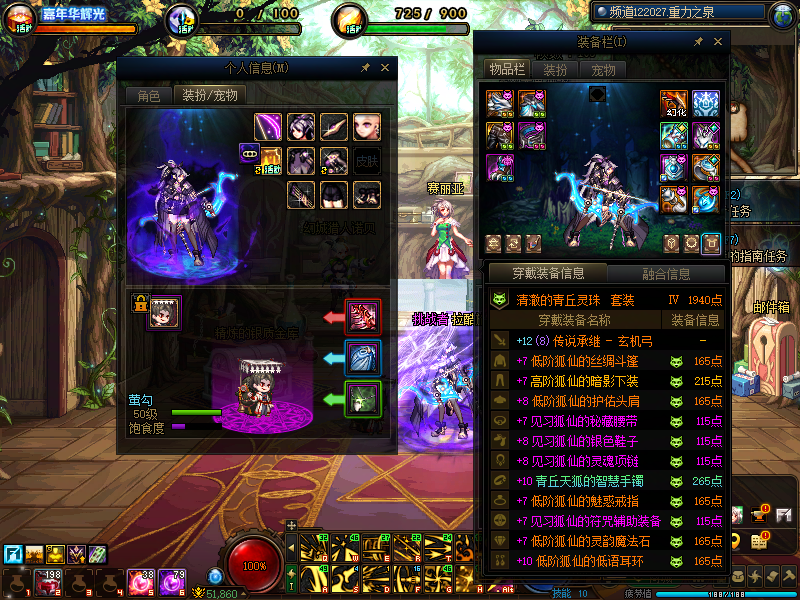Close the equipment panel
The width and height of the screenshot is (800, 600).
717,42
